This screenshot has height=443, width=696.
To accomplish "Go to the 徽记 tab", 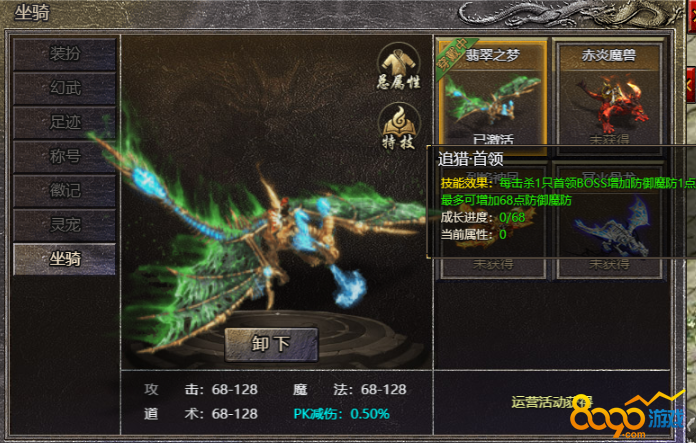I will pos(64,191).
